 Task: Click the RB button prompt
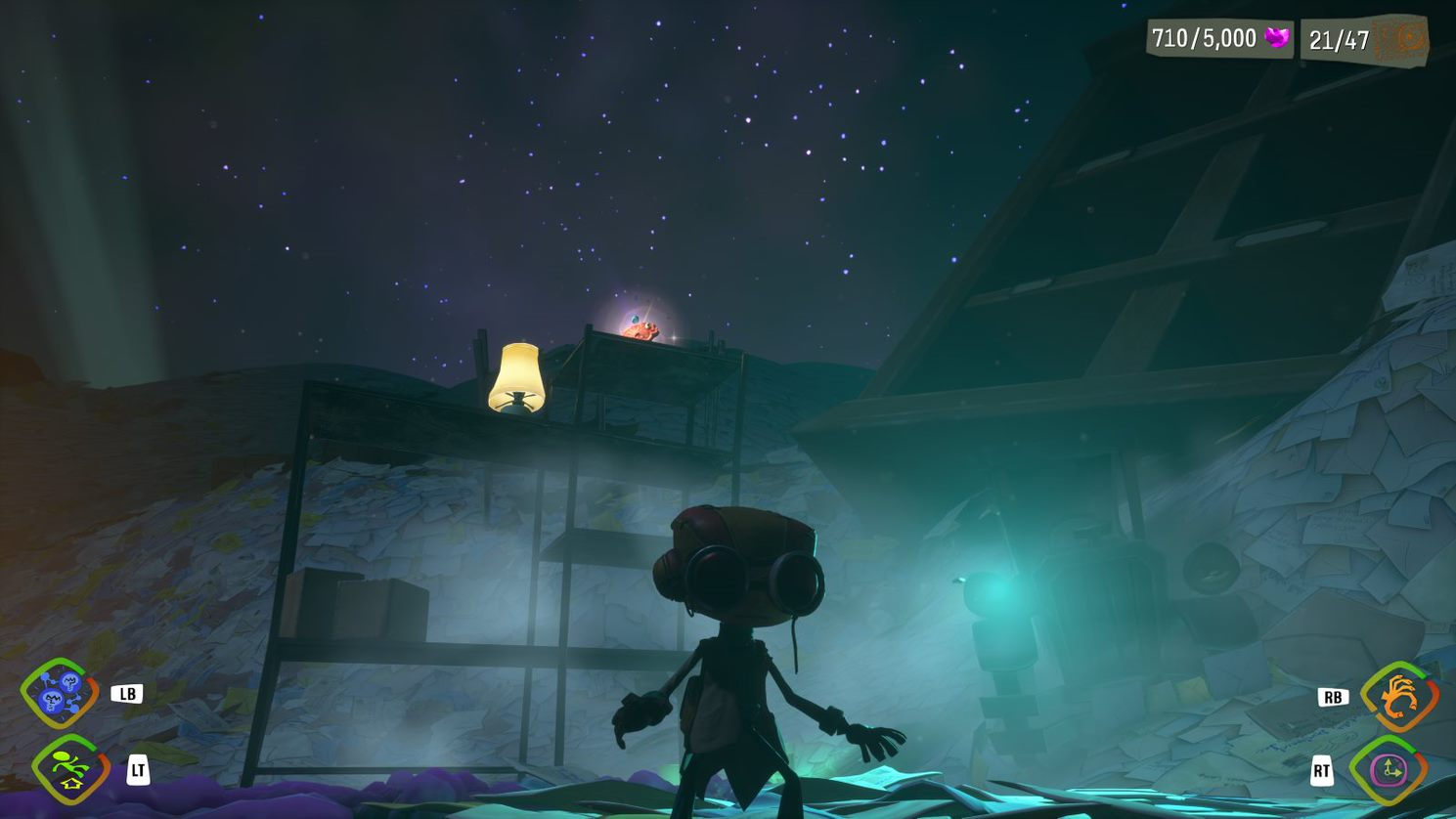[x=1332, y=697]
